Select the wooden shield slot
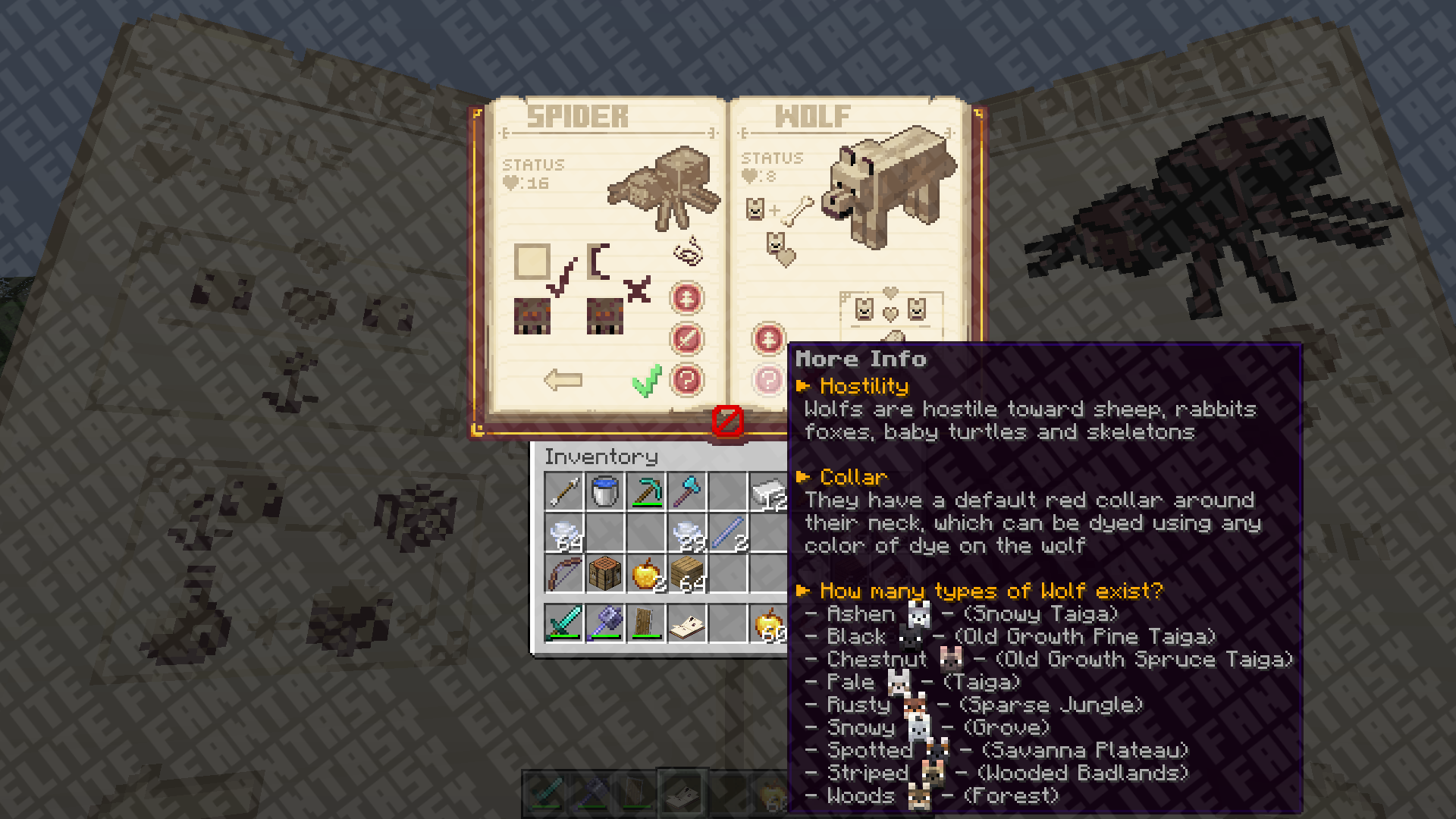This screenshot has height=819, width=1456. (x=646, y=623)
